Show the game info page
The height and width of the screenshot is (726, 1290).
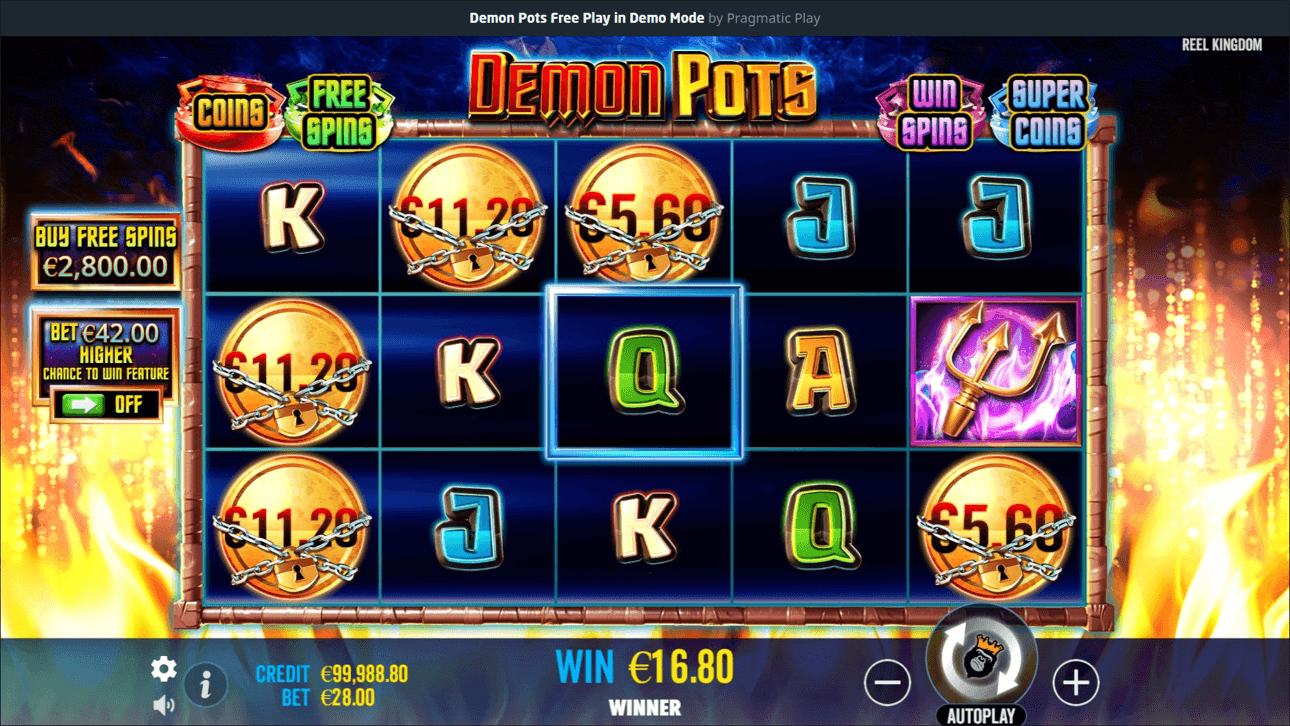[206, 685]
